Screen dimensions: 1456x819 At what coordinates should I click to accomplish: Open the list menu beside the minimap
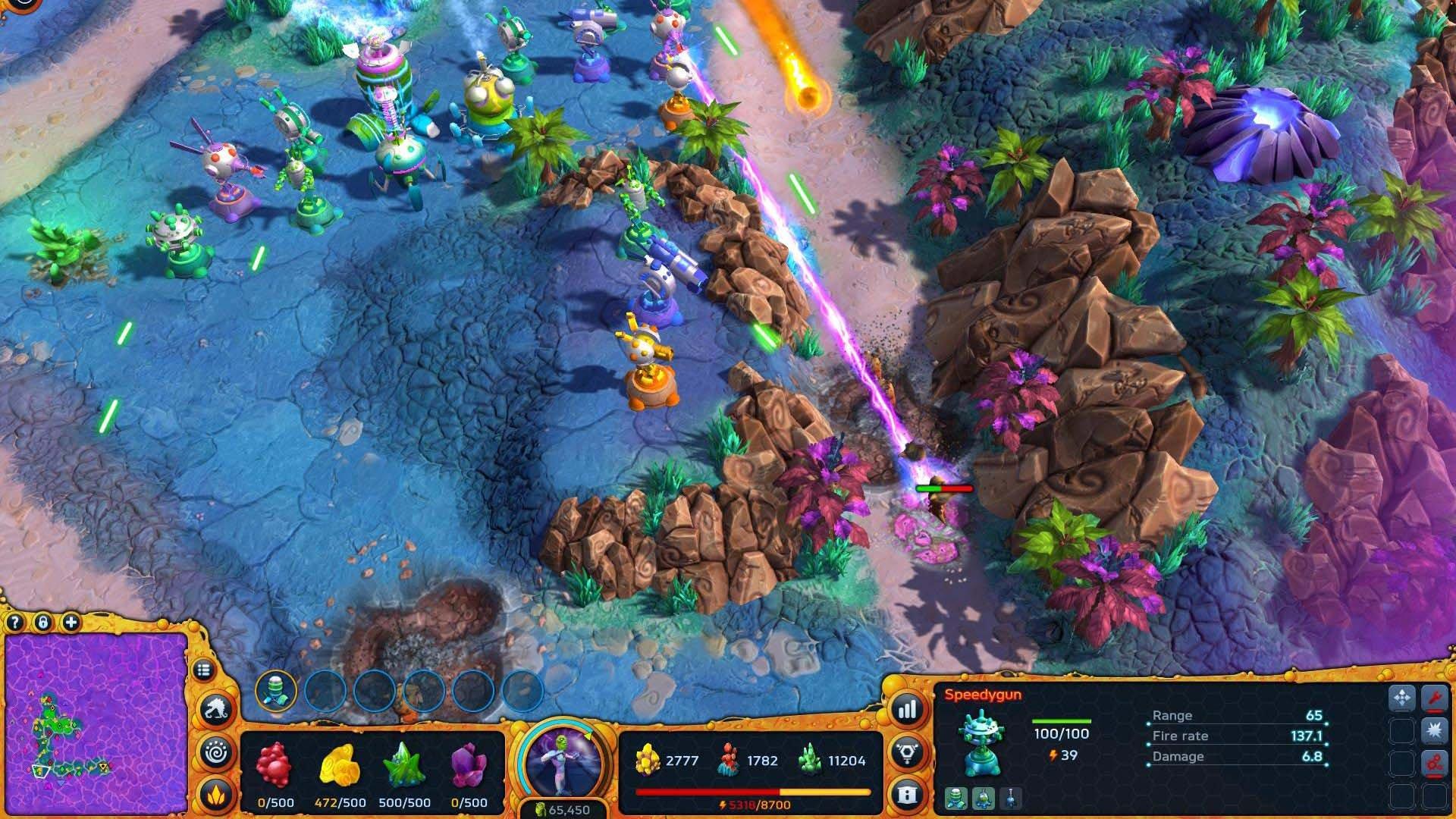click(204, 669)
